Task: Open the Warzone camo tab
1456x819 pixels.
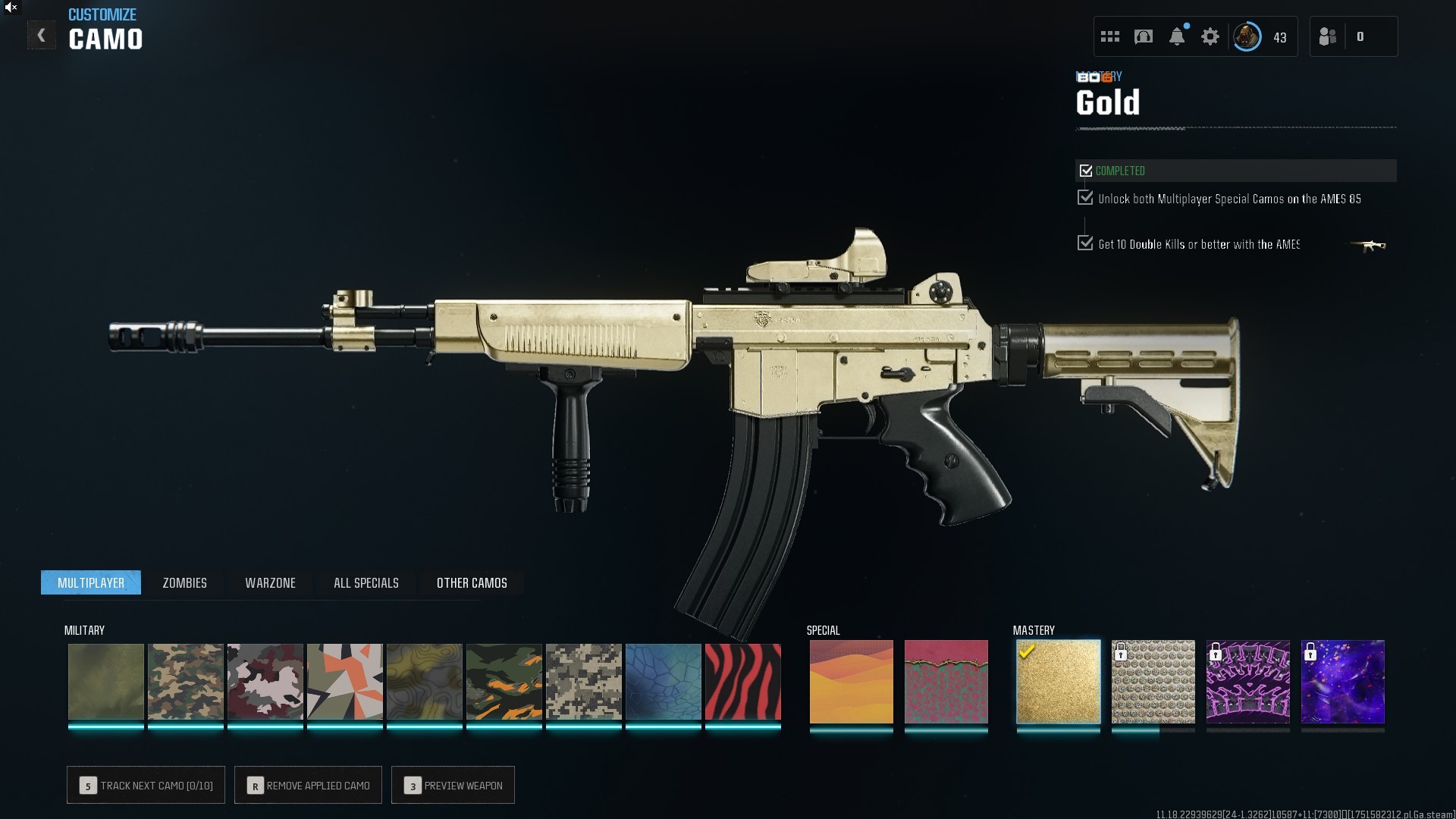Action: click(x=270, y=582)
